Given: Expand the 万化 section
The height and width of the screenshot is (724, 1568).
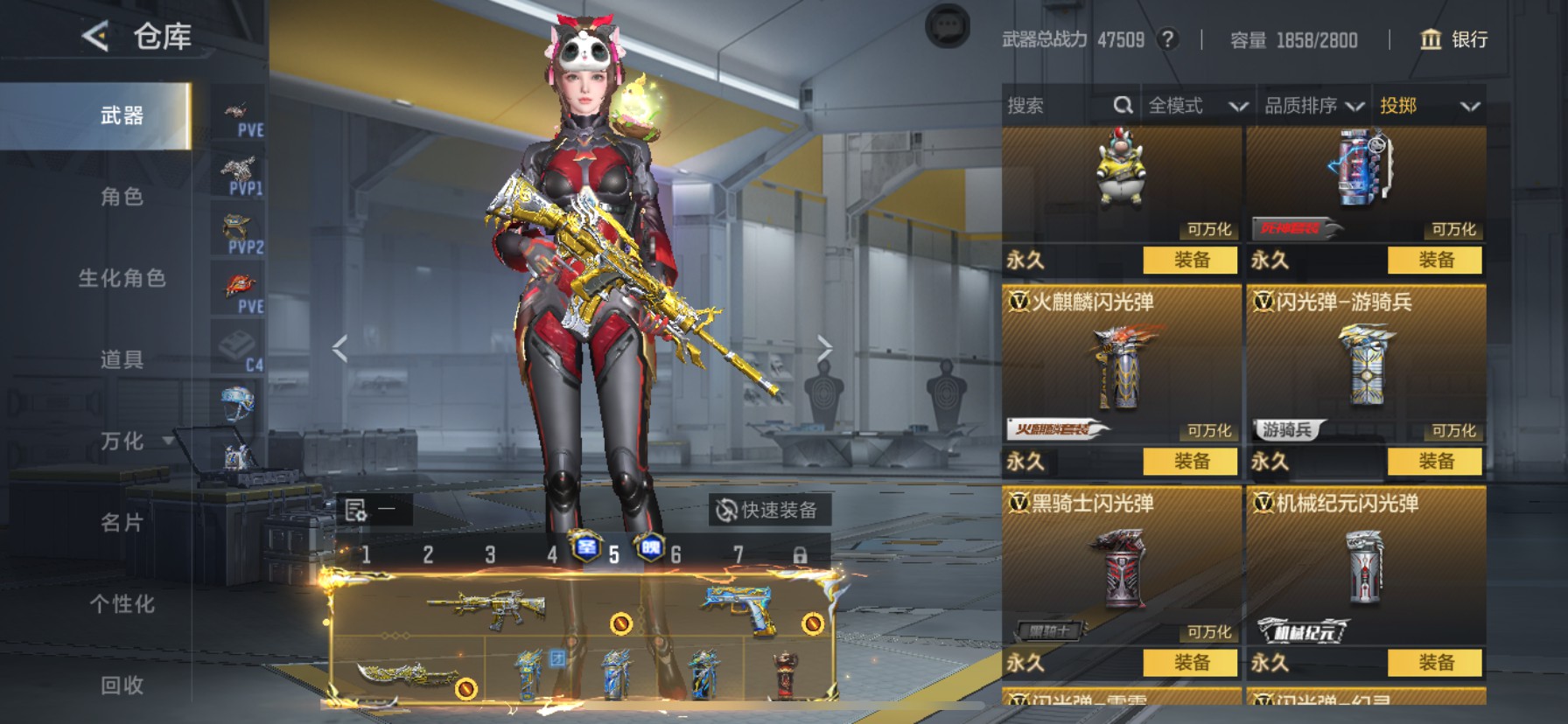Looking at the screenshot, I should [123, 441].
